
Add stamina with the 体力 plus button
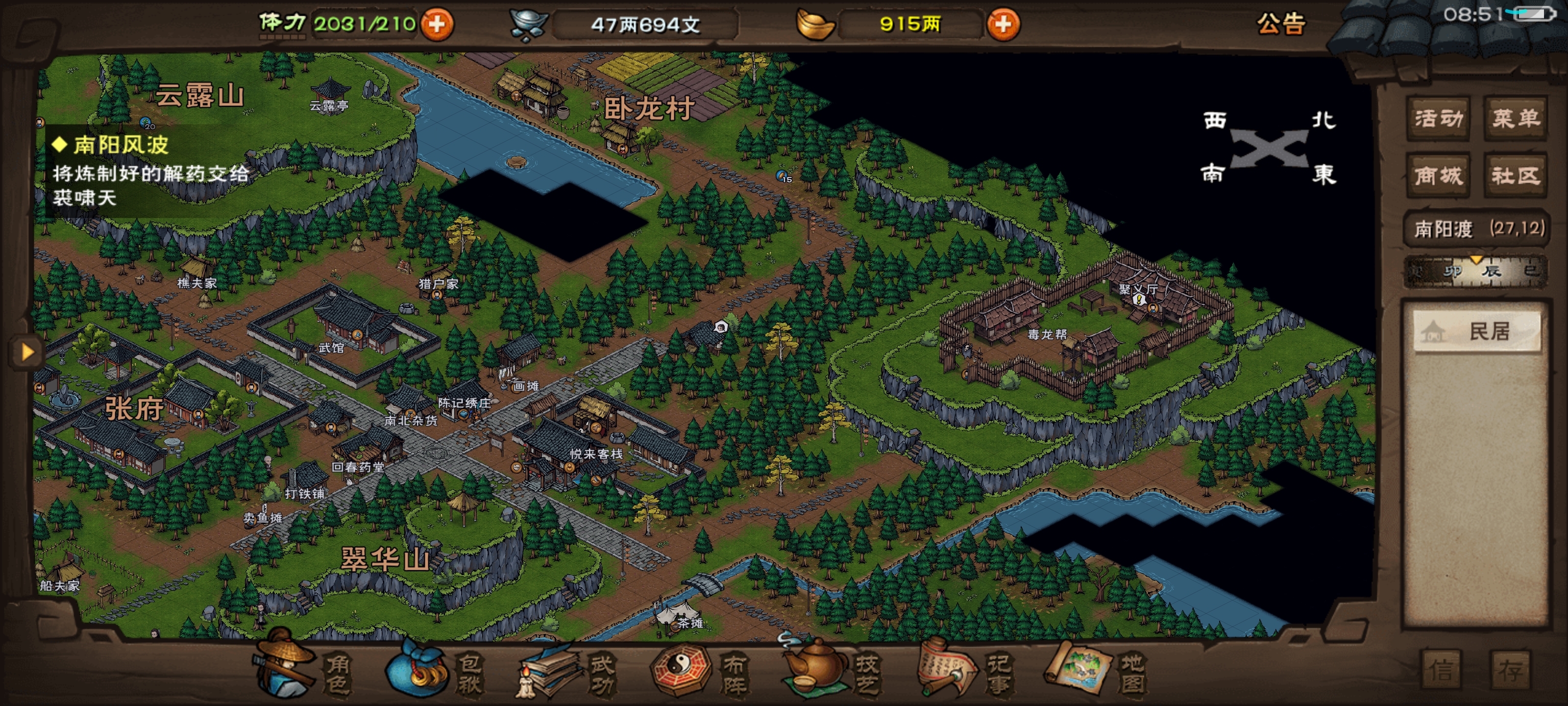click(437, 25)
